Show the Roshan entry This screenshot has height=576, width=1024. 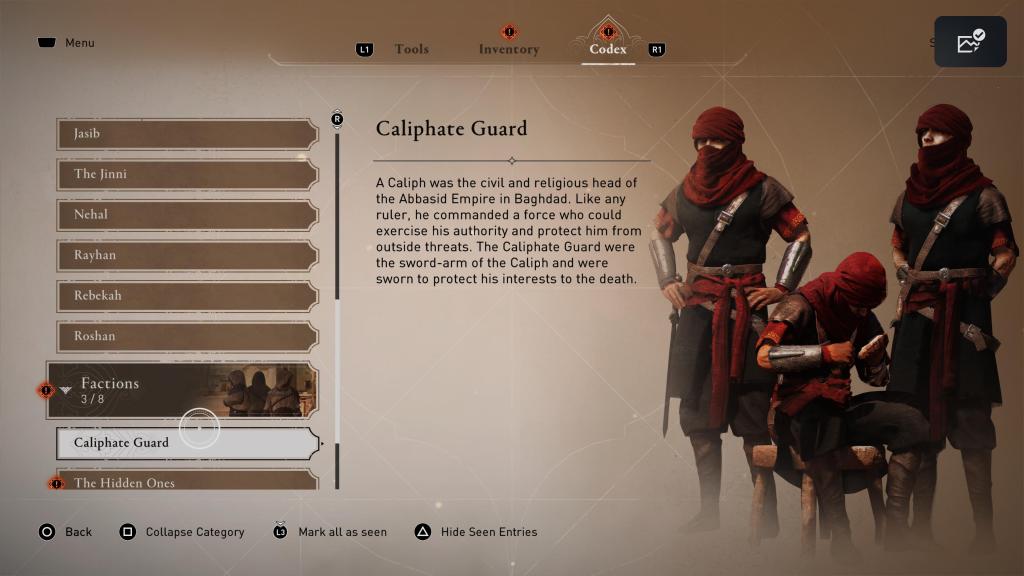click(x=187, y=337)
